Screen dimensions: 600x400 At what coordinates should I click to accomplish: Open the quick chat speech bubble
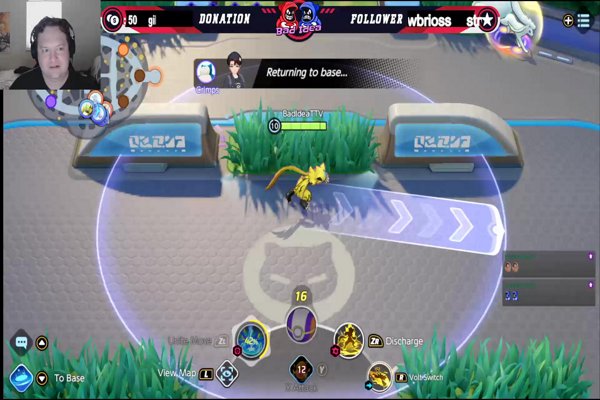pos(20,343)
